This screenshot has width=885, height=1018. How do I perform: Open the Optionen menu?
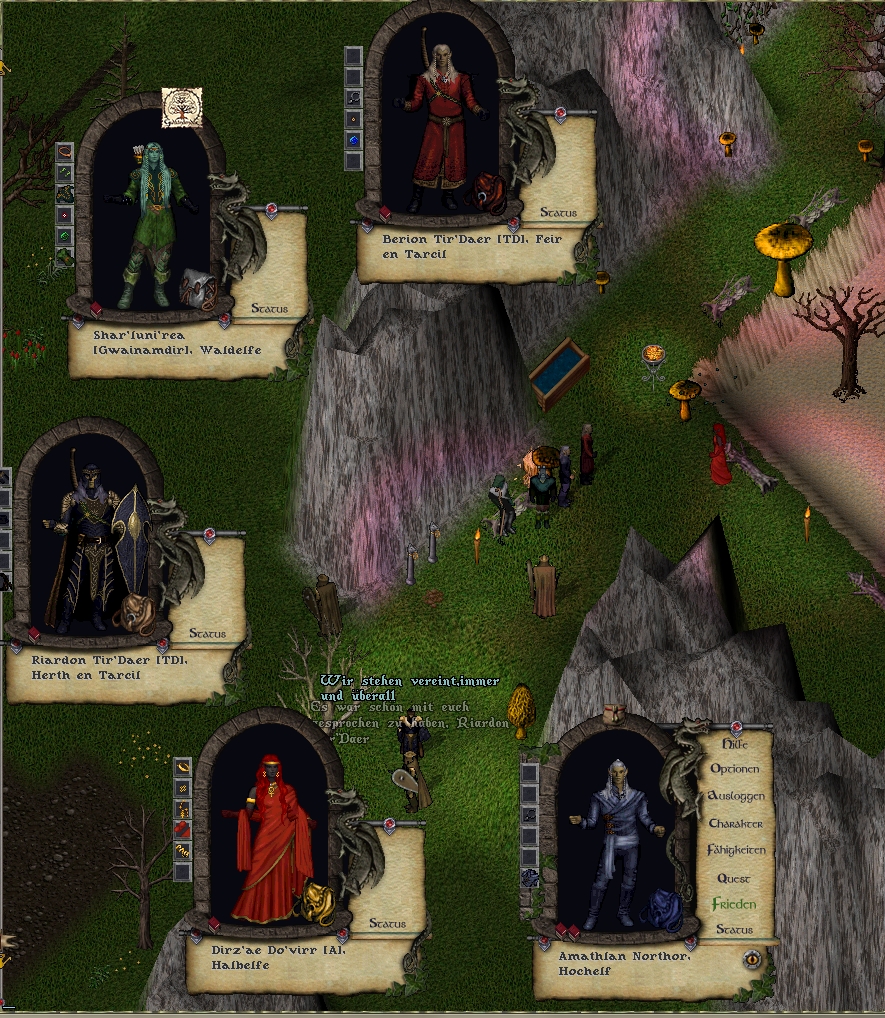[x=734, y=769]
